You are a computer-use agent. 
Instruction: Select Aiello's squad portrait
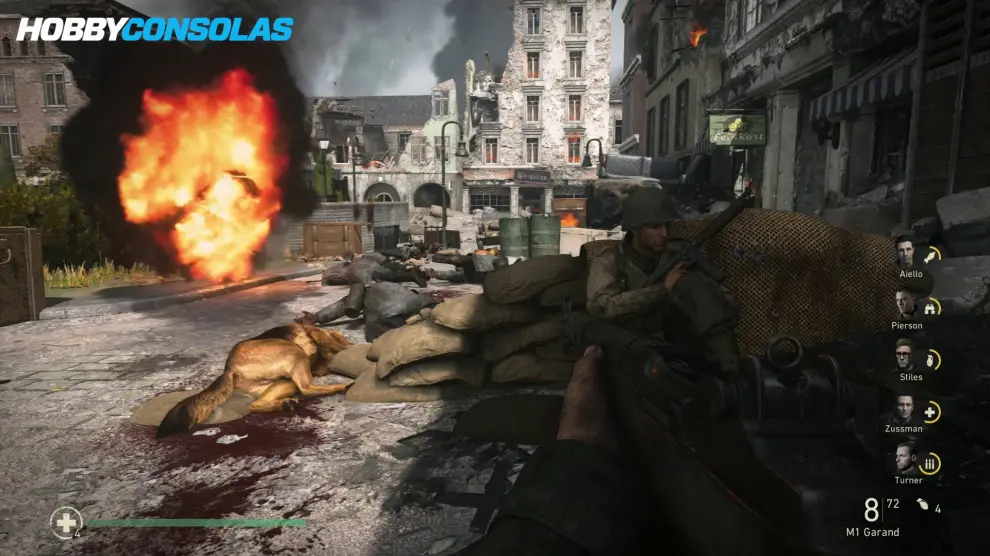906,252
